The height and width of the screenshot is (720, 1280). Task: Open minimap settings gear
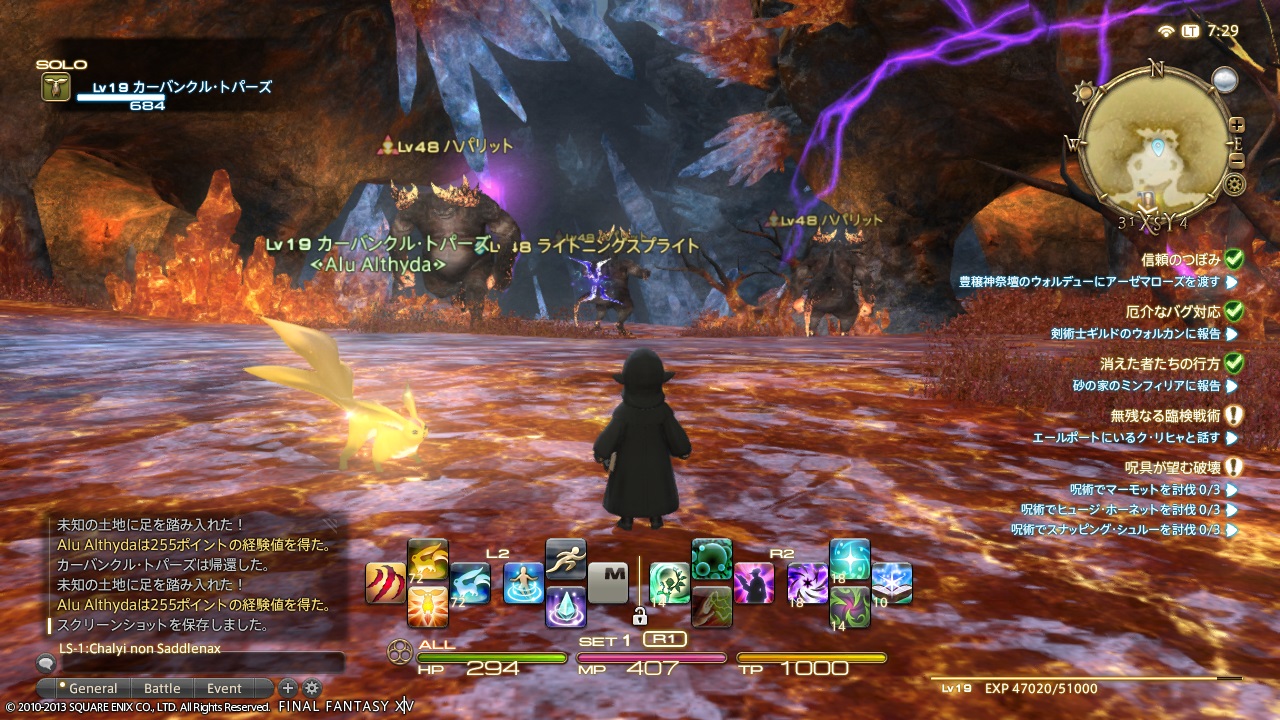1235,183
